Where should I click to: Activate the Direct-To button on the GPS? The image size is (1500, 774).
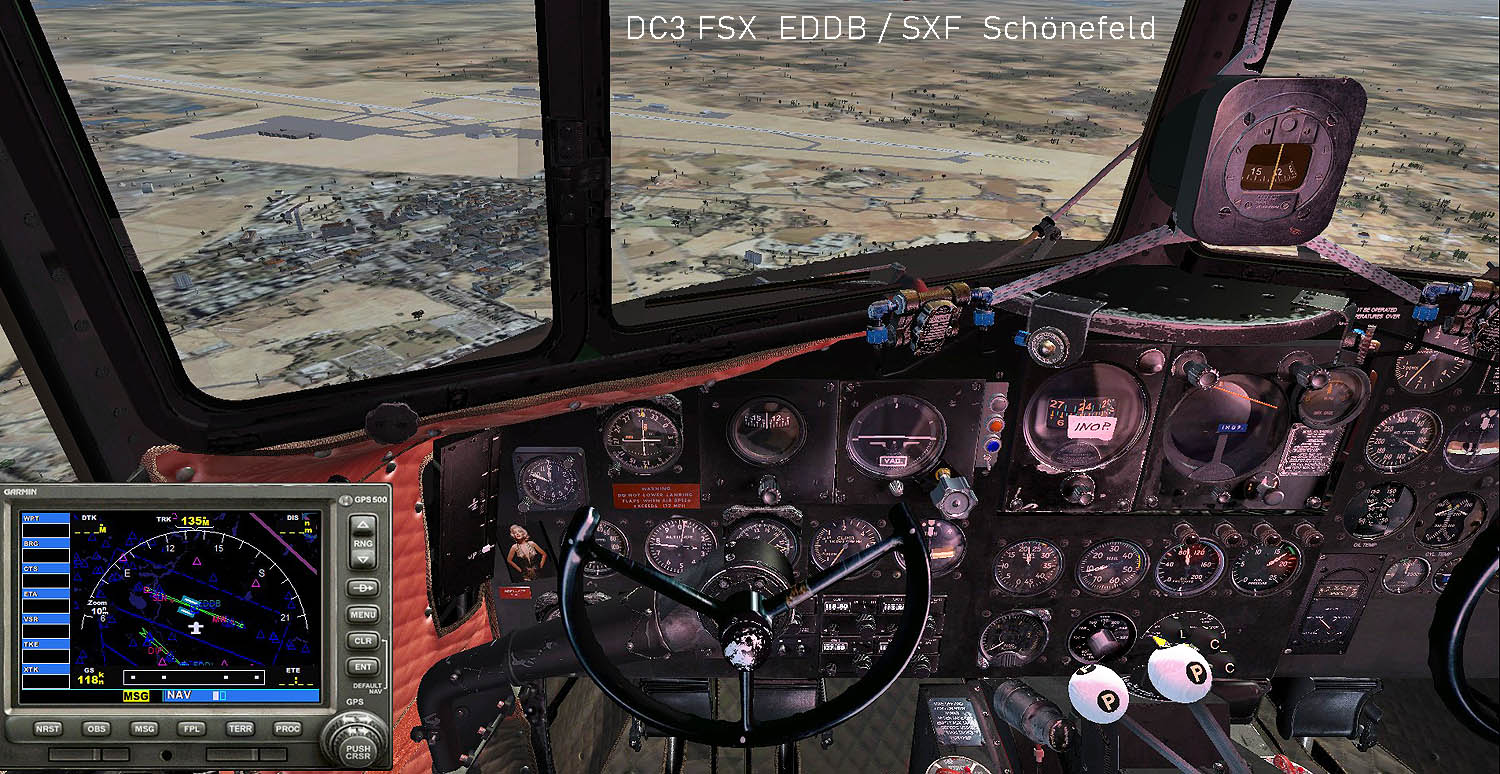[363, 588]
